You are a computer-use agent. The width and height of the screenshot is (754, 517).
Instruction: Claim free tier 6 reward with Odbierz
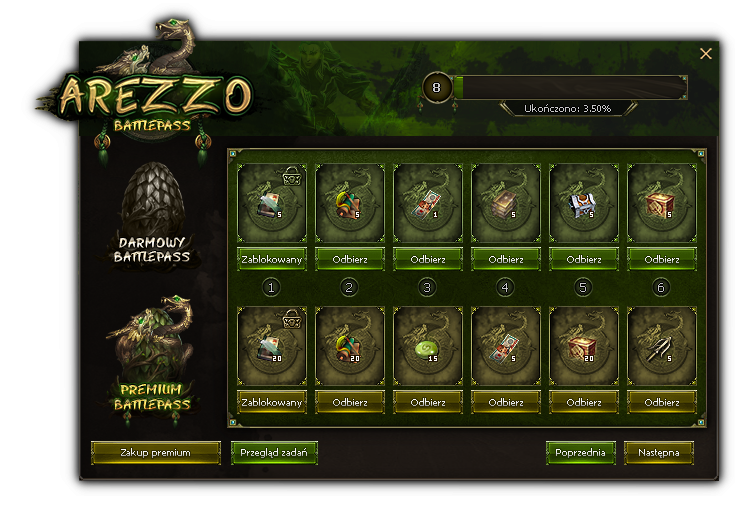(x=661, y=259)
